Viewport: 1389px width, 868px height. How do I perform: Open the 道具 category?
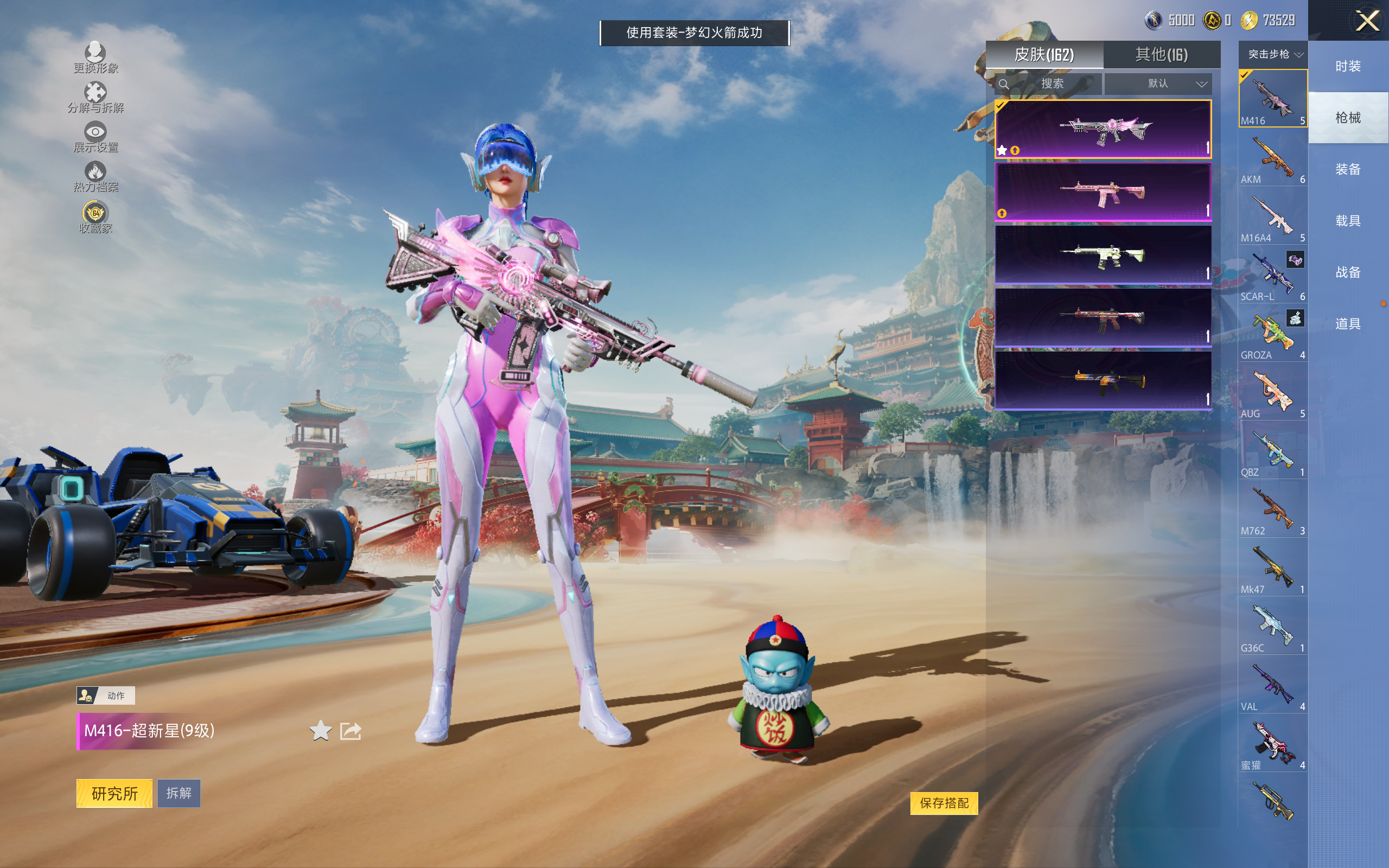(1347, 324)
